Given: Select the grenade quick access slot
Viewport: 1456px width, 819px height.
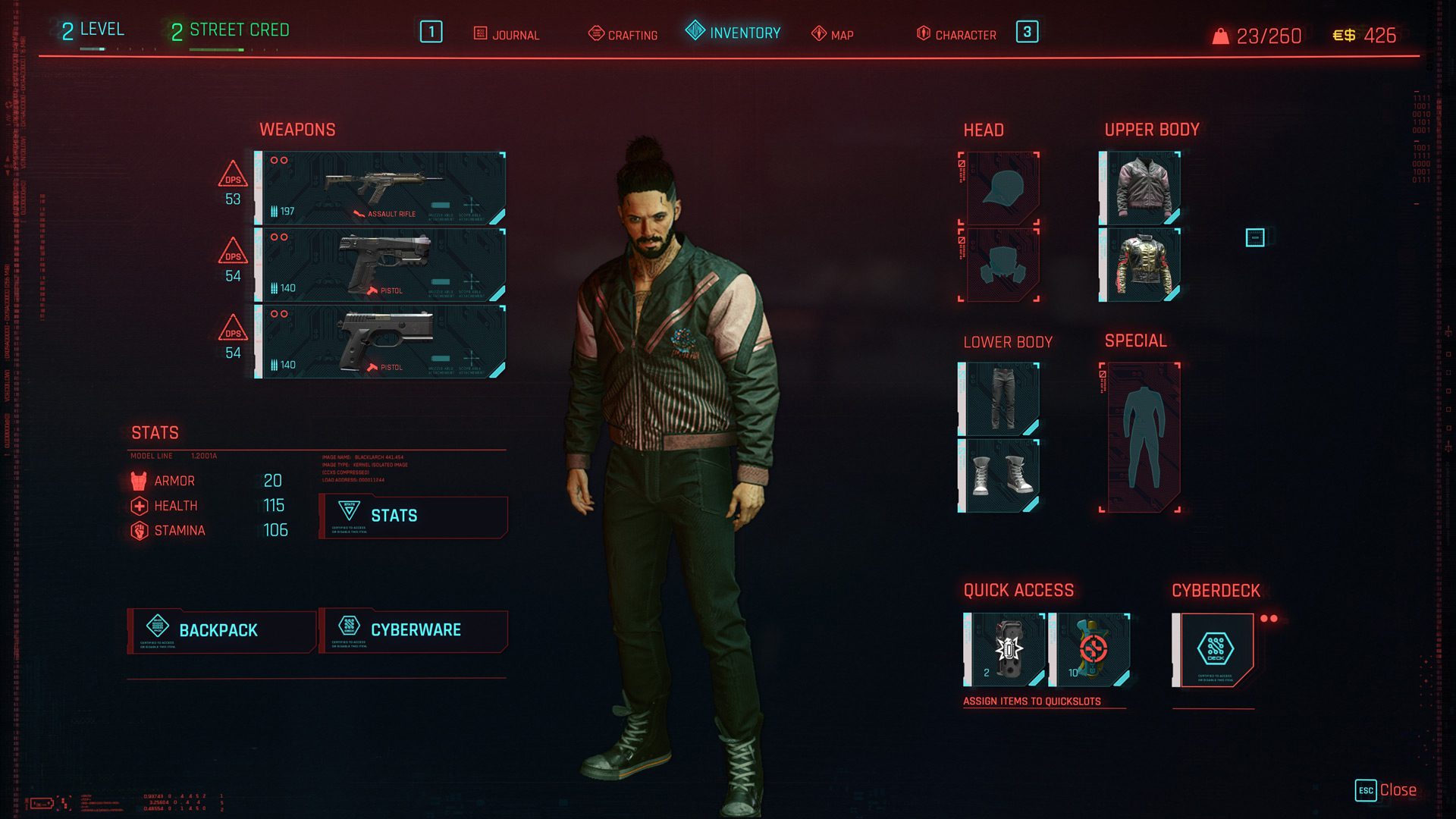Looking at the screenshot, I should point(1006,650).
